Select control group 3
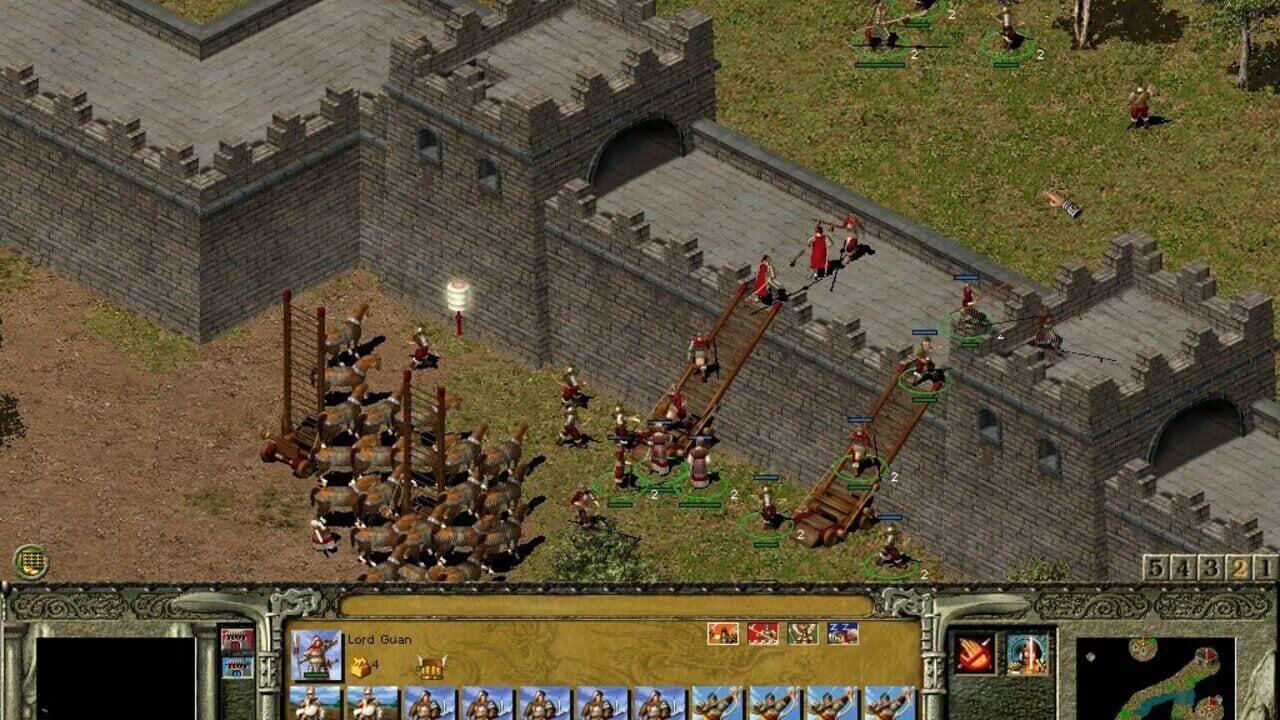This screenshot has height=720, width=1280. [1211, 568]
